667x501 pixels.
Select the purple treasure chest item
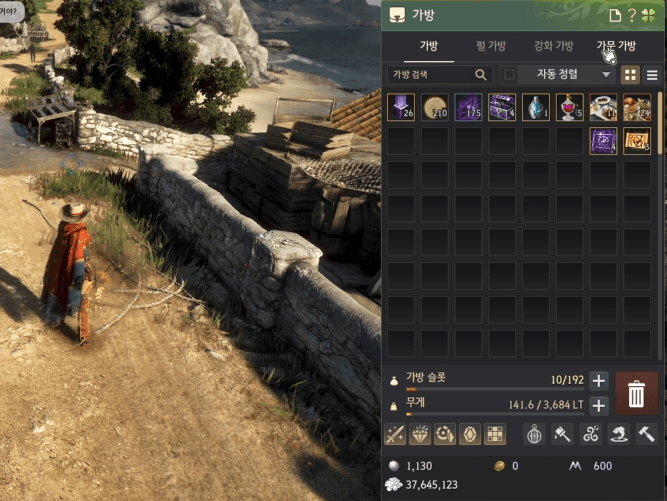[502, 107]
